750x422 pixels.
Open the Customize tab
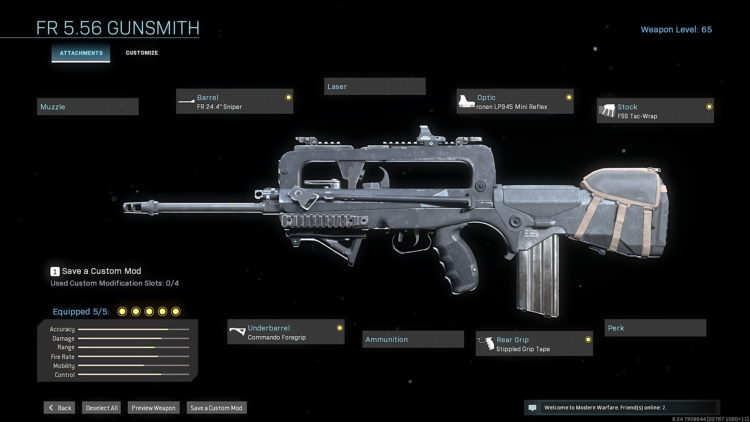(141, 52)
